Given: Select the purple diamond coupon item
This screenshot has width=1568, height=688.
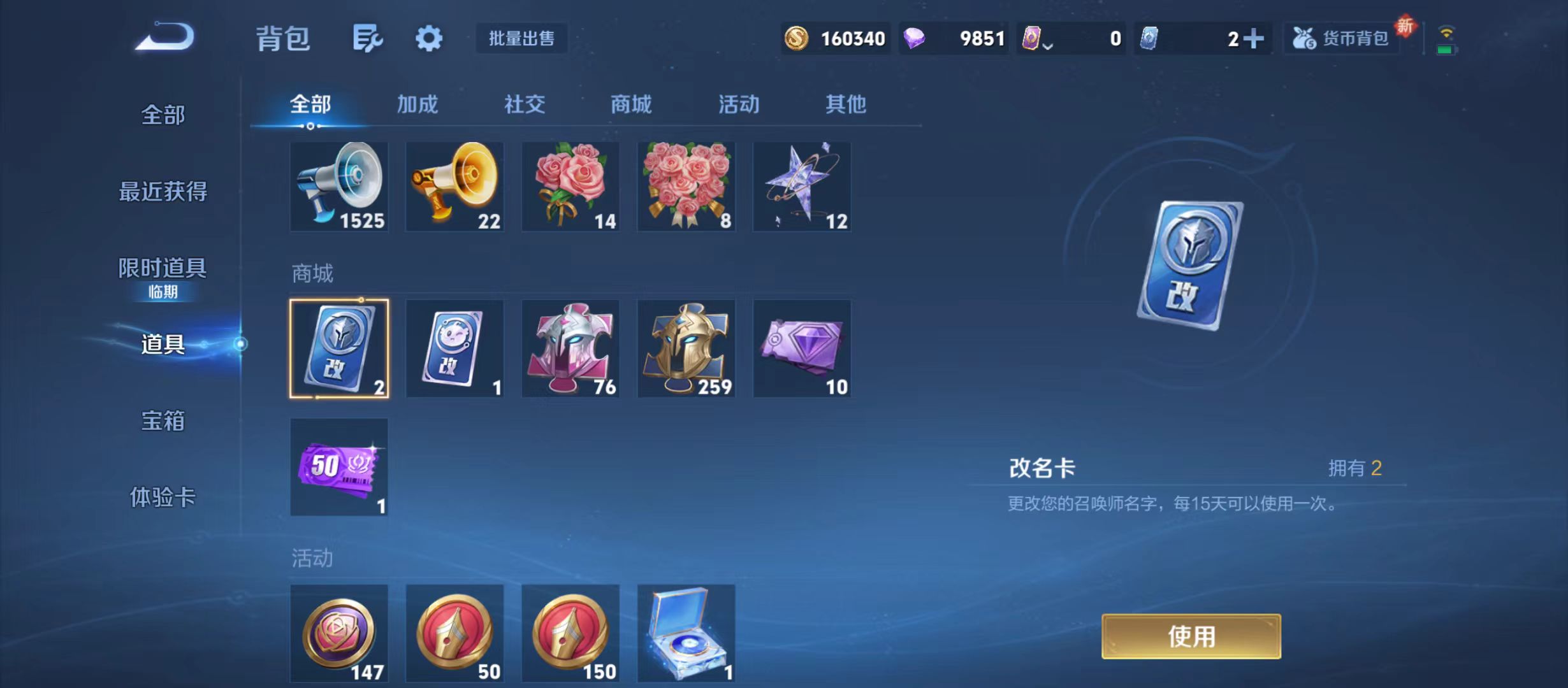Looking at the screenshot, I should [802, 348].
